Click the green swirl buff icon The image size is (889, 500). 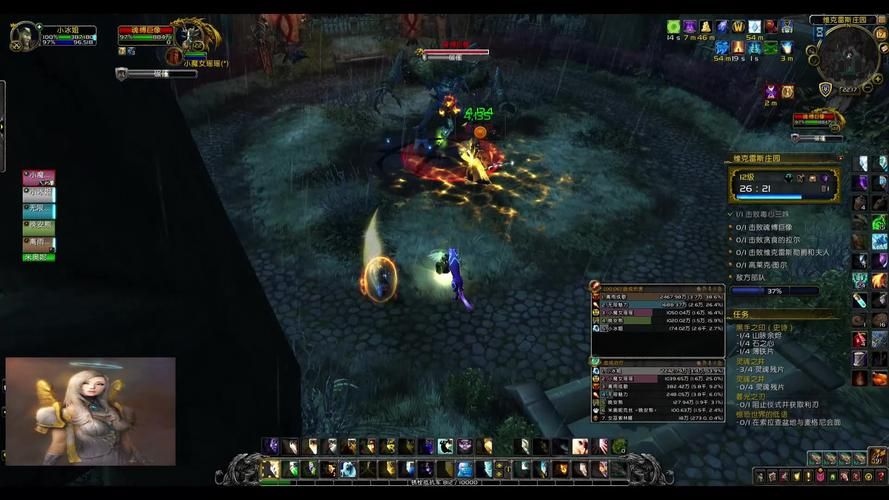[674, 26]
